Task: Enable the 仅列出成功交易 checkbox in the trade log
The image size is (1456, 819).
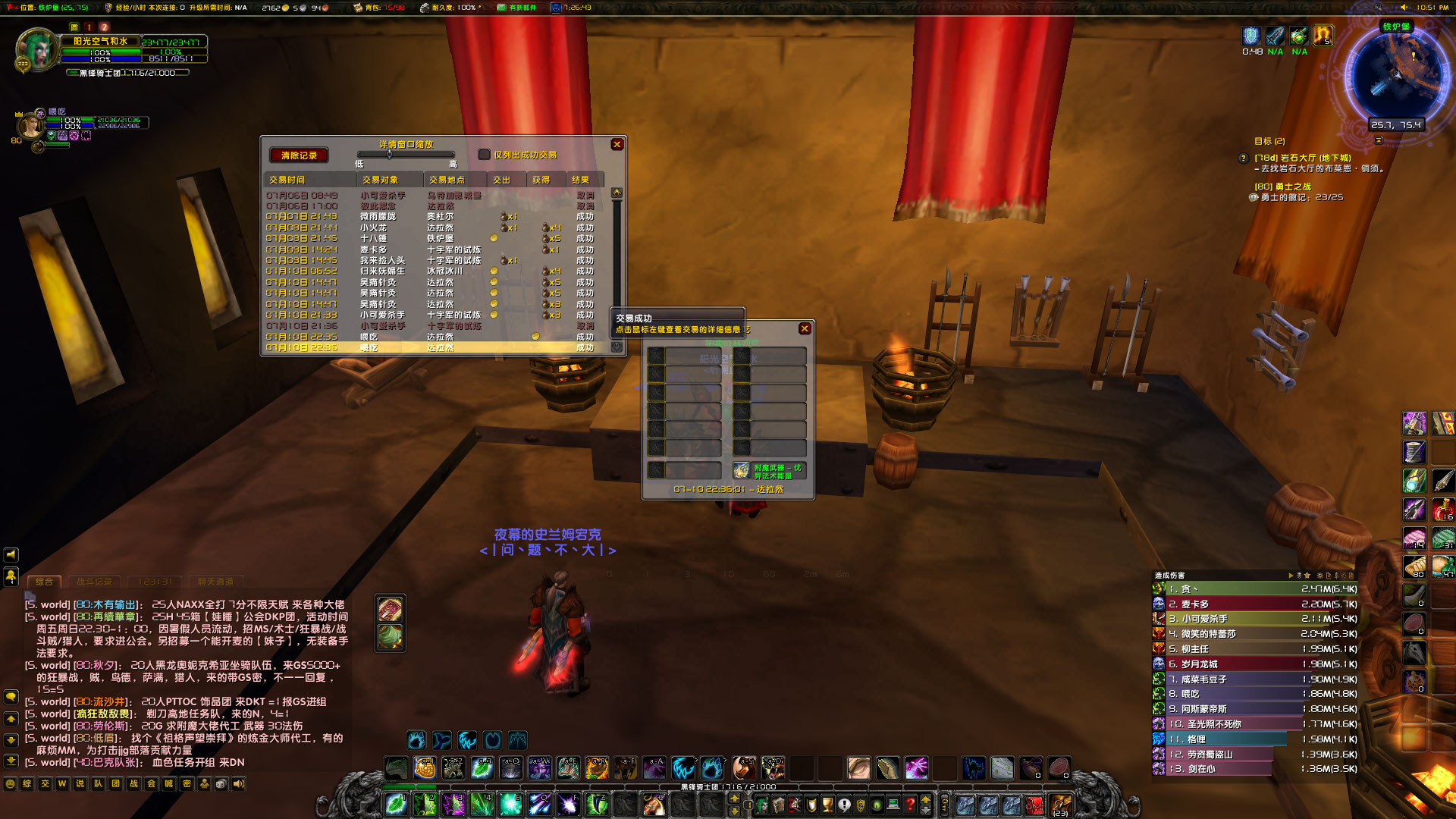Action: tap(484, 155)
